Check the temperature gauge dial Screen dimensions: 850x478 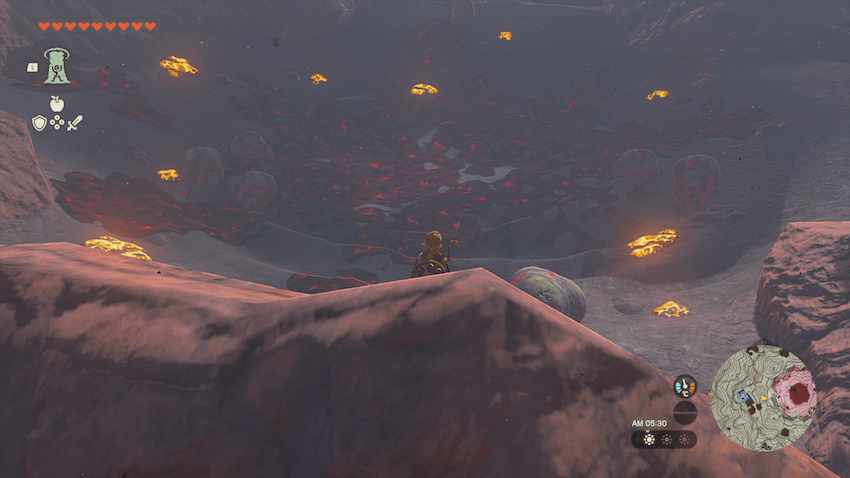pyautogui.click(x=685, y=385)
